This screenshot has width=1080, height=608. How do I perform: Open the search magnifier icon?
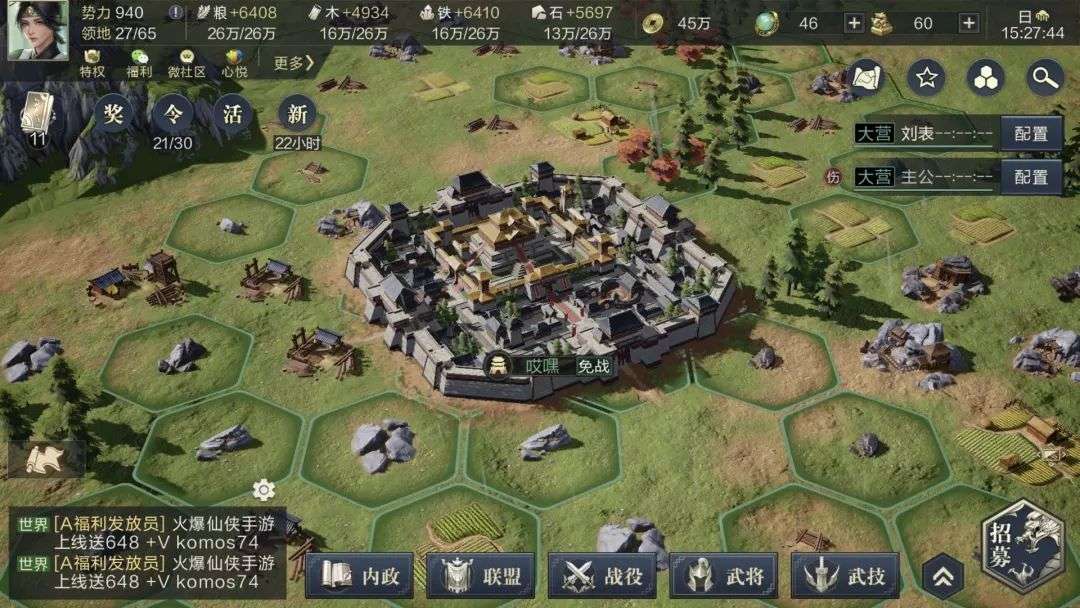coord(1045,77)
